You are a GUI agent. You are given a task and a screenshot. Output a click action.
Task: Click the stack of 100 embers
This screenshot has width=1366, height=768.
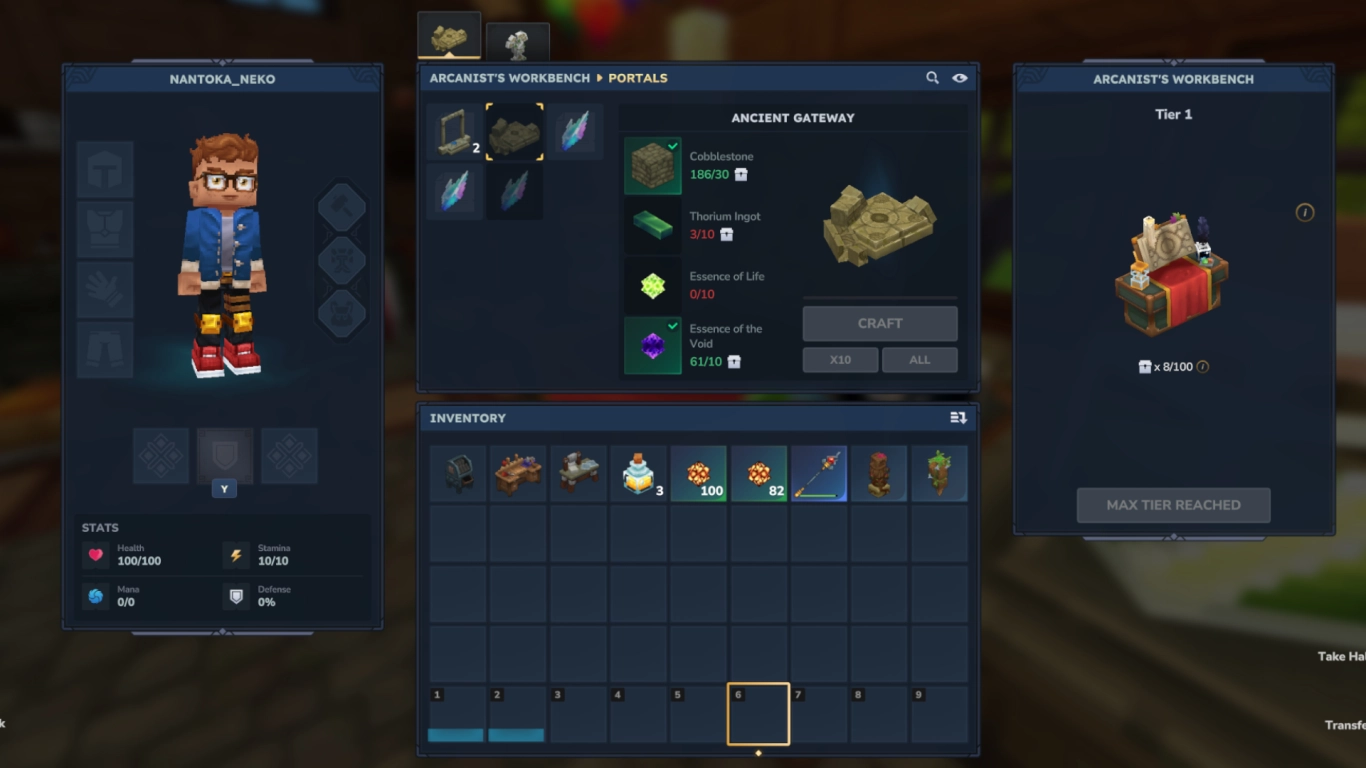click(699, 472)
